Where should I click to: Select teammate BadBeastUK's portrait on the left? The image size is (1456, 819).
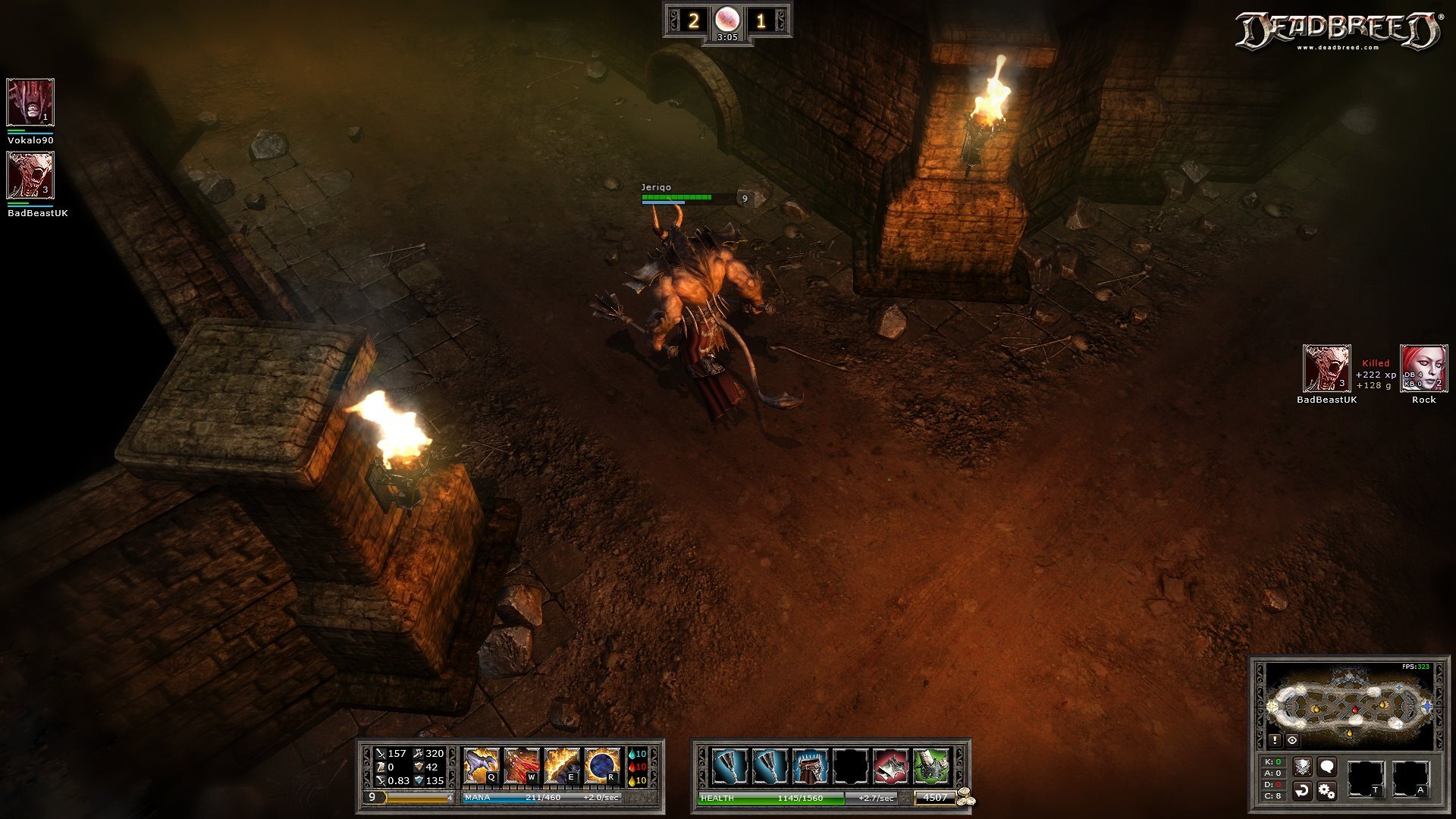pyautogui.click(x=30, y=174)
